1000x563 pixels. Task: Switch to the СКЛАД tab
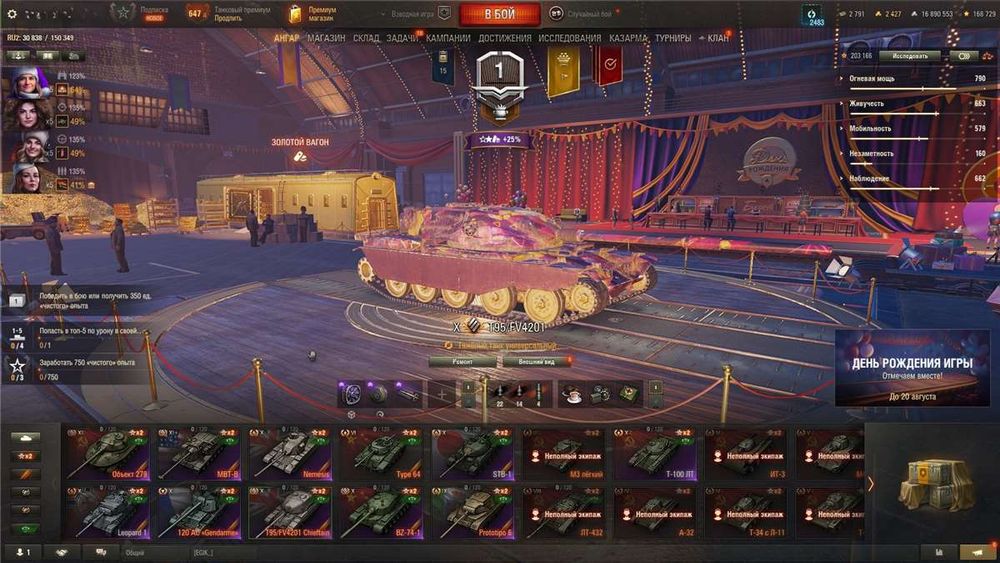pyautogui.click(x=366, y=38)
